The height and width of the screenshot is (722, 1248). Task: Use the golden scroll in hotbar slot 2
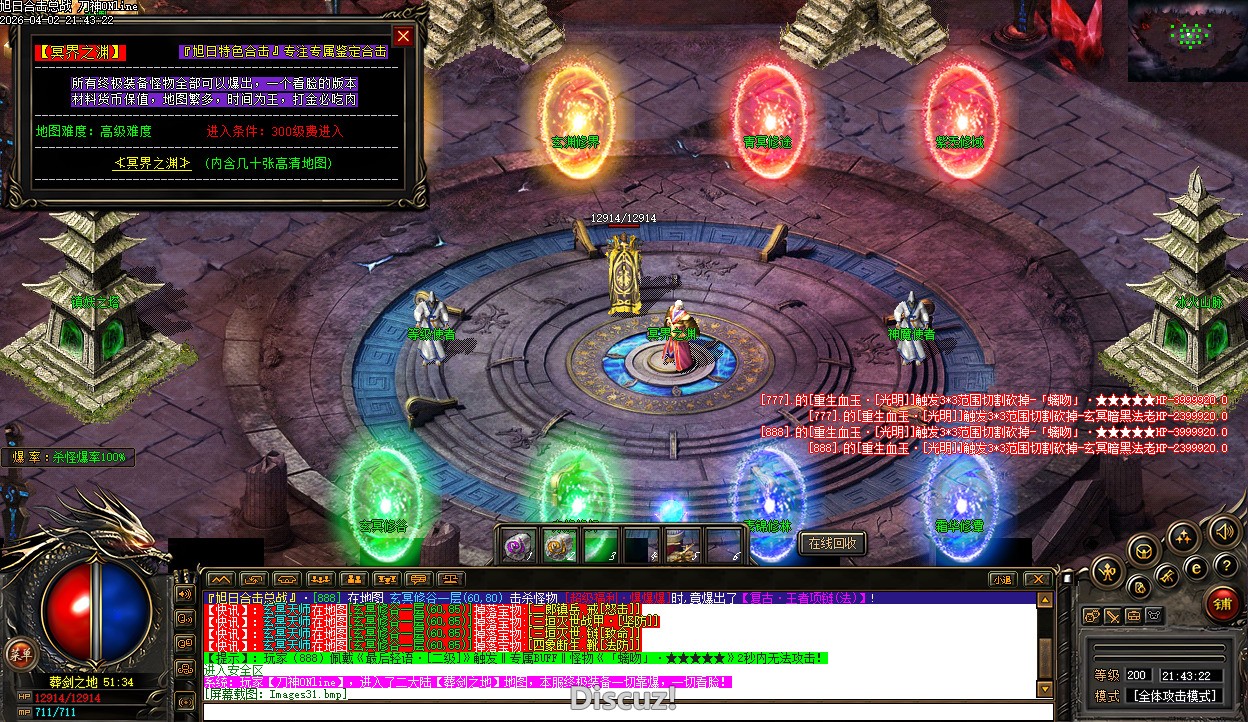(x=559, y=546)
